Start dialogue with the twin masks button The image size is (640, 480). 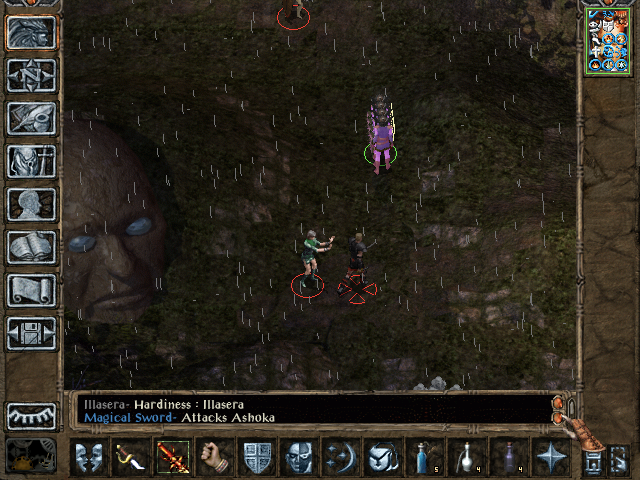click(x=90, y=458)
